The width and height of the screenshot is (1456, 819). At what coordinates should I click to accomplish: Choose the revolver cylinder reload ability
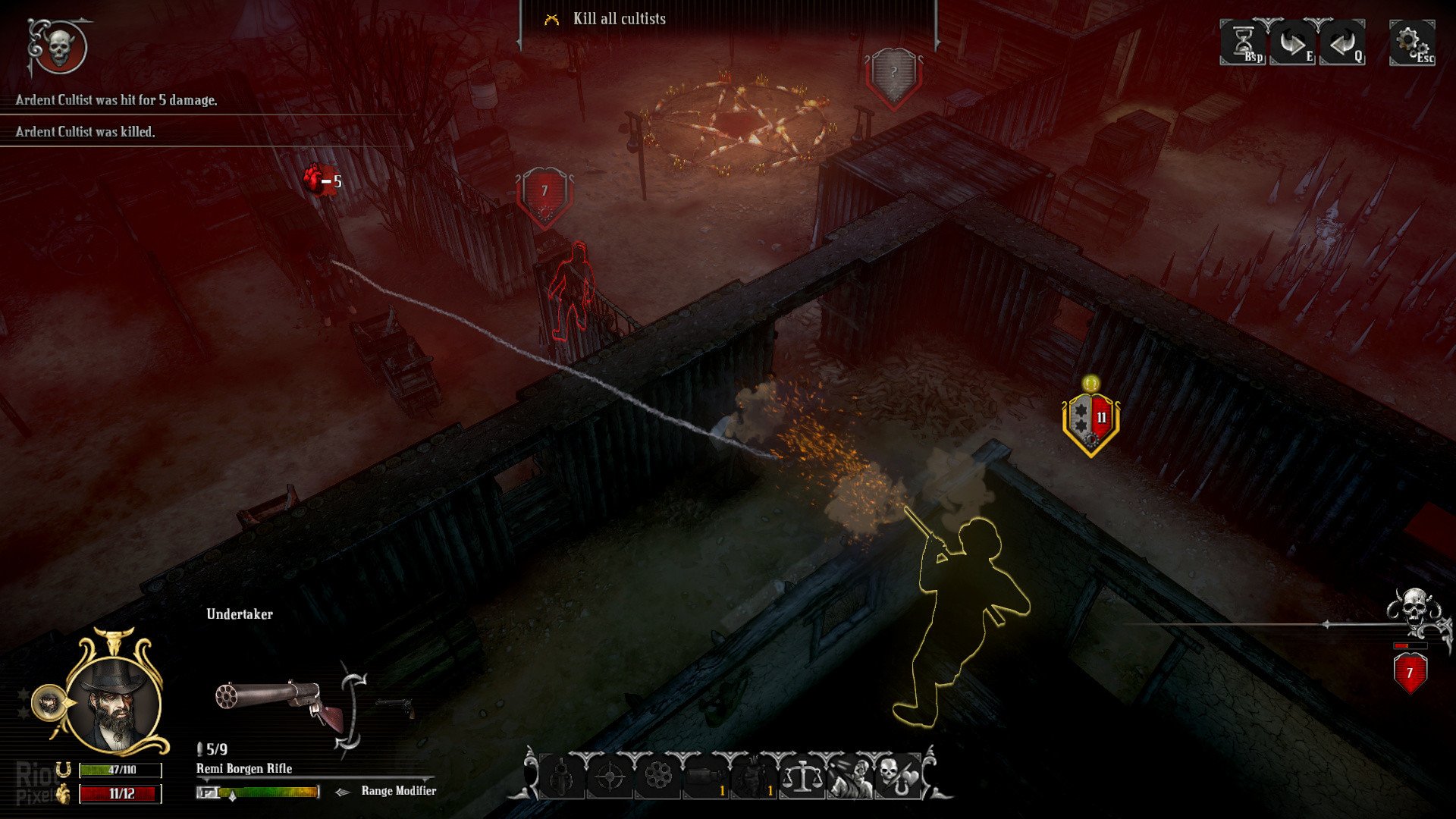click(x=657, y=777)
